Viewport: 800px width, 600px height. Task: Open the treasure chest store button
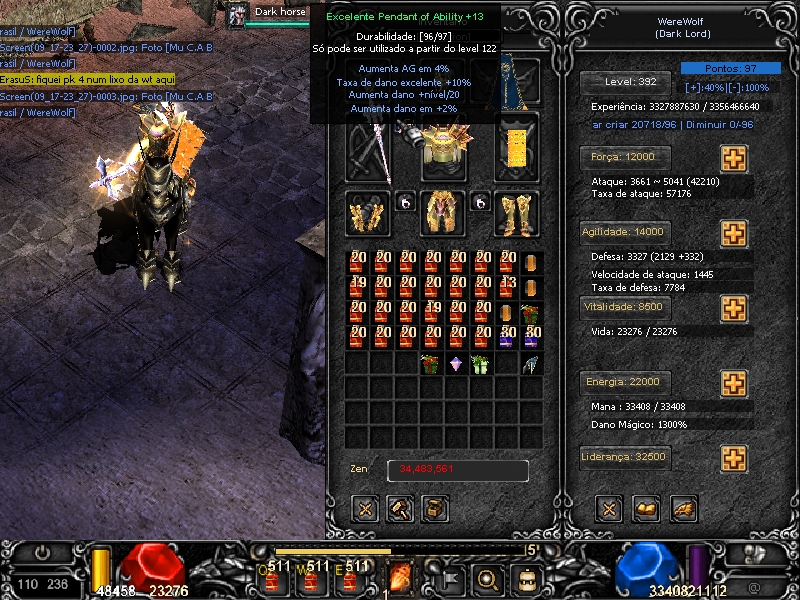point(435,509)
